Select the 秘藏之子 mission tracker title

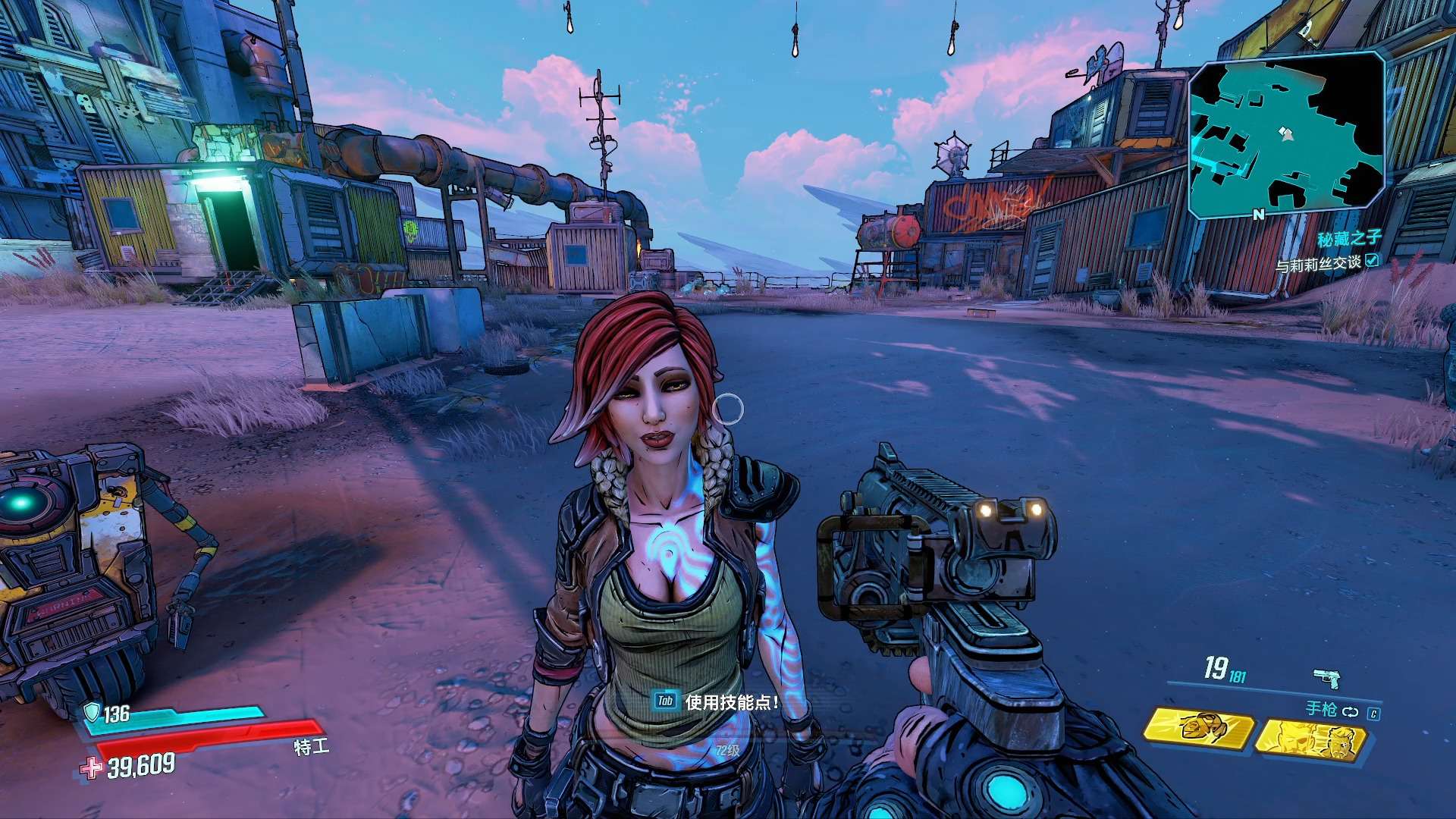coord(1348,240)
